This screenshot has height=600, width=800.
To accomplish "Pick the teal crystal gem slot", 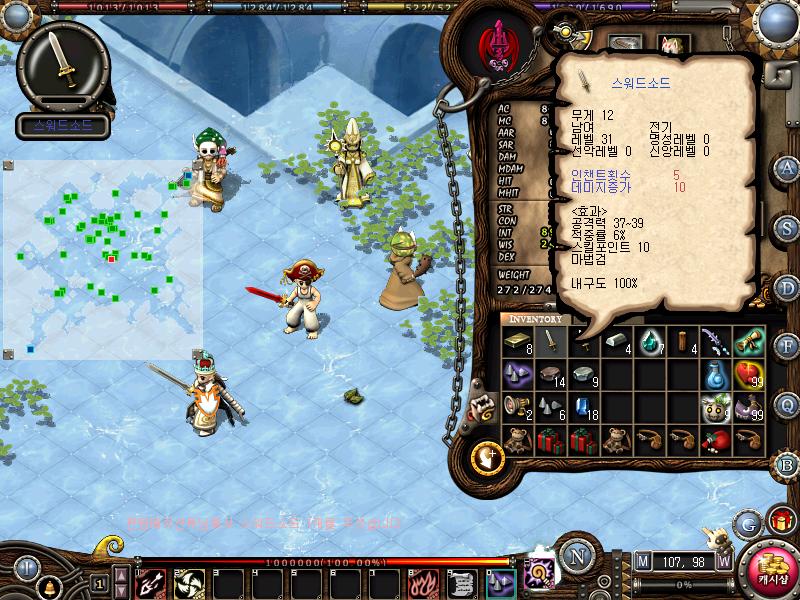I will pos(651,342).
